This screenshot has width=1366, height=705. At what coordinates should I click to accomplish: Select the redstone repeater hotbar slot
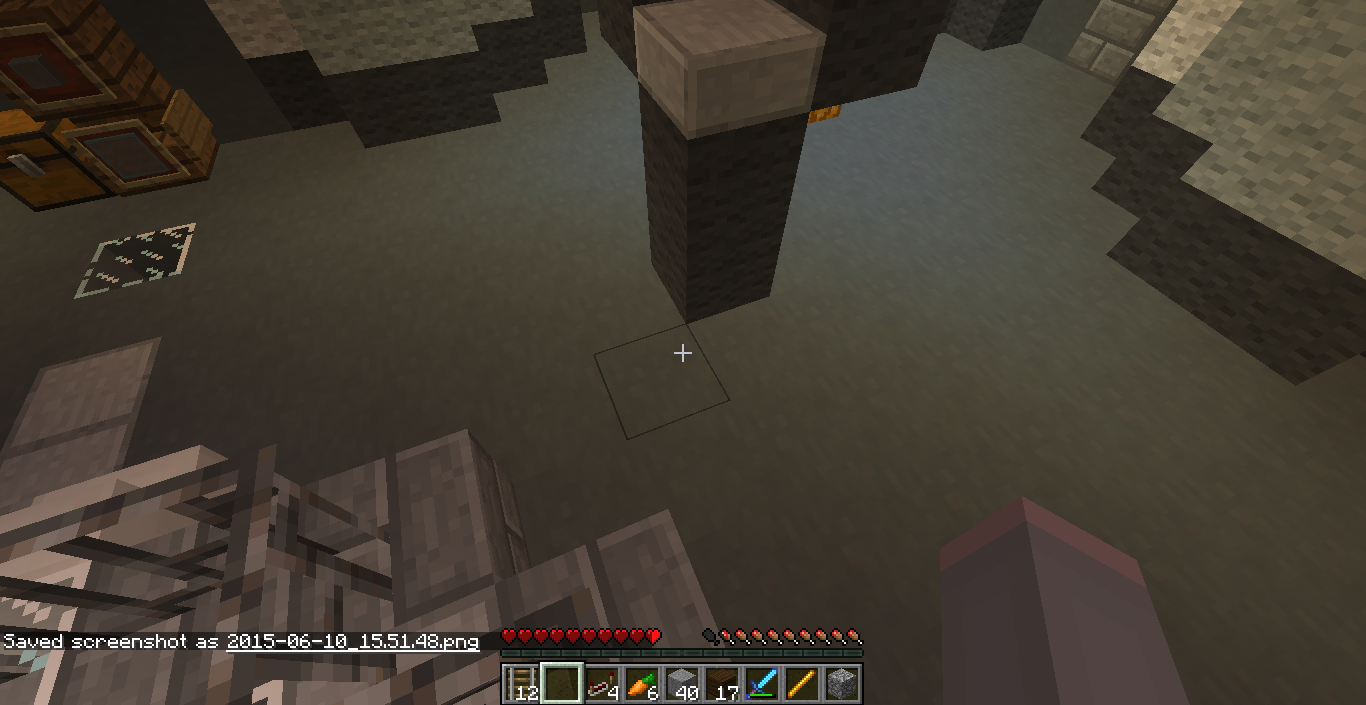602,684
